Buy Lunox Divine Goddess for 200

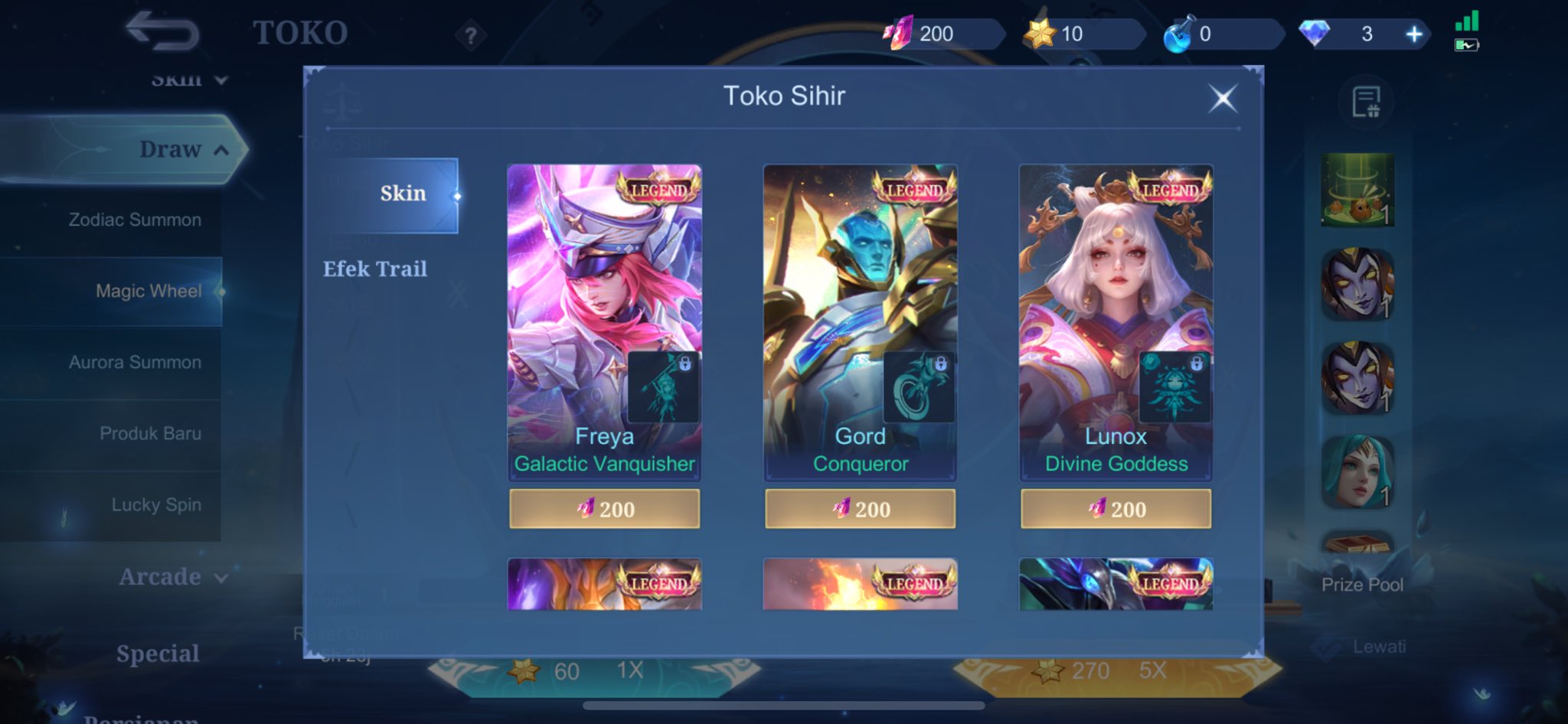tap(1116, 509)
